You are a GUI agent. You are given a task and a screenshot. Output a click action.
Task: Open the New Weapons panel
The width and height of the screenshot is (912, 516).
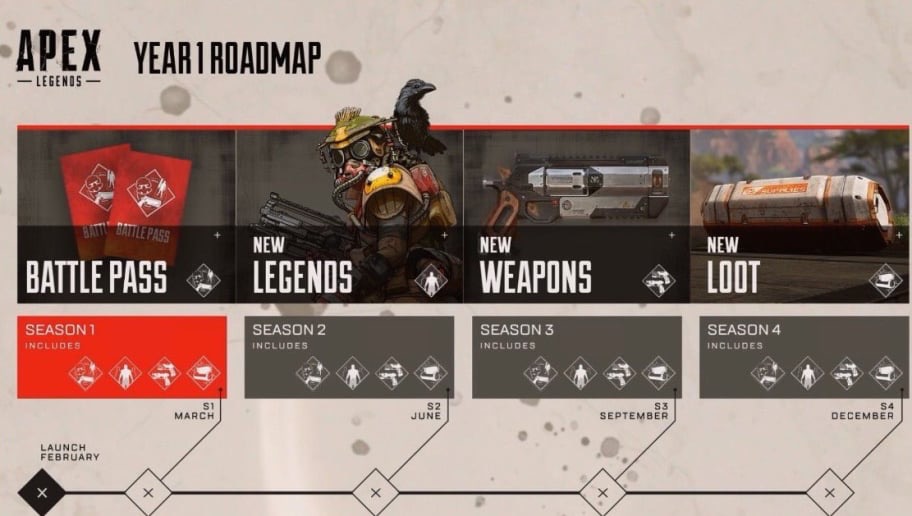click(576, 216)
